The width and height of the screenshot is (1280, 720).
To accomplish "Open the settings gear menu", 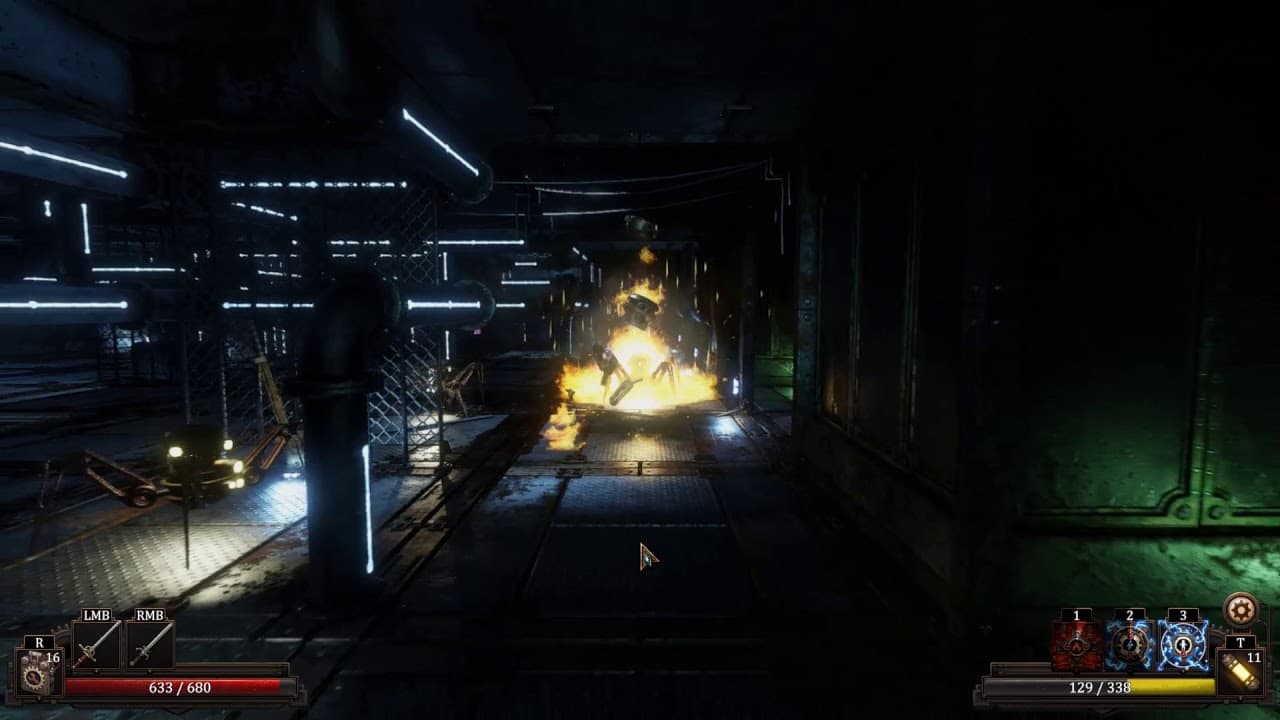I will 1240,612.
